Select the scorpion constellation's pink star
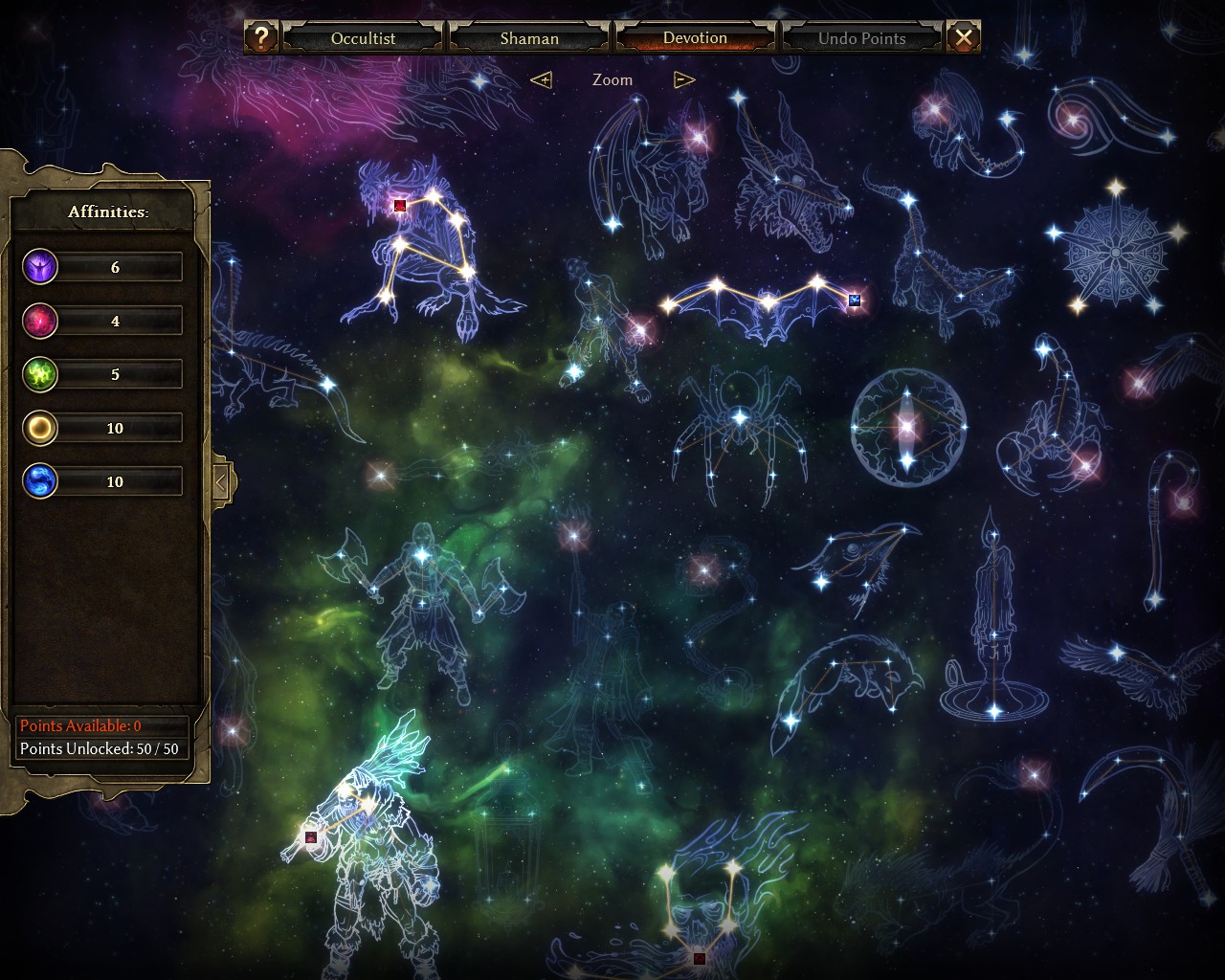This screenshot has width=1225, height=980. pyautogui.click(x=1085, y=466)
